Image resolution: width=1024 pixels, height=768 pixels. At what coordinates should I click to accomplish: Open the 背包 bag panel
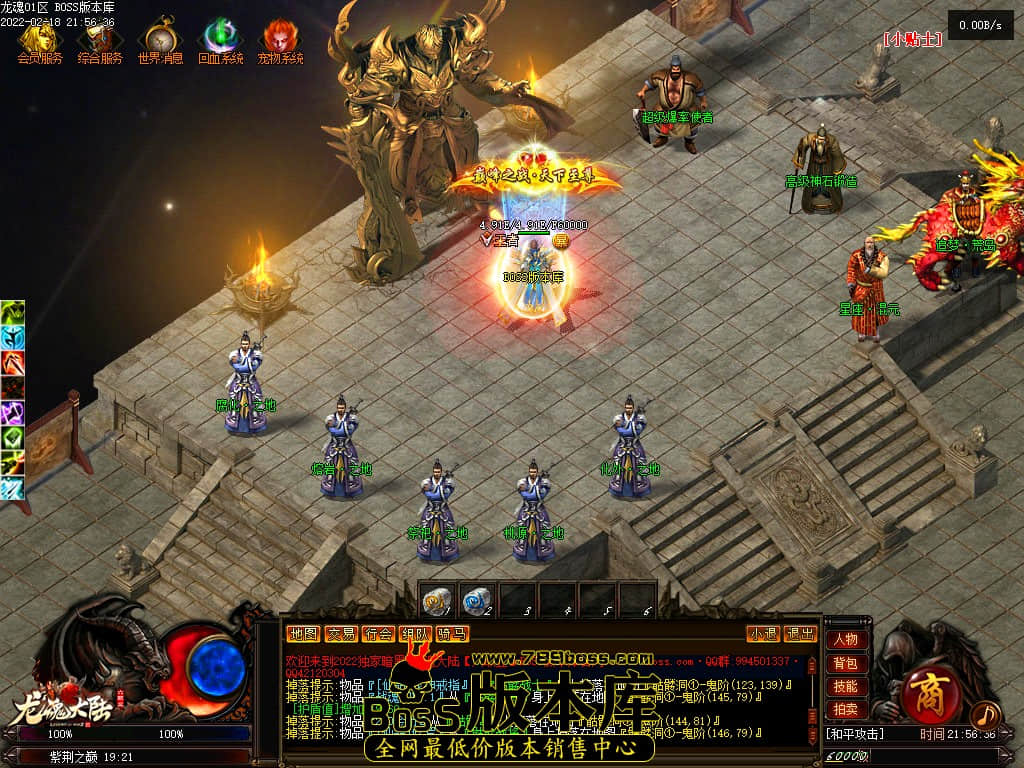coord(845,663)
